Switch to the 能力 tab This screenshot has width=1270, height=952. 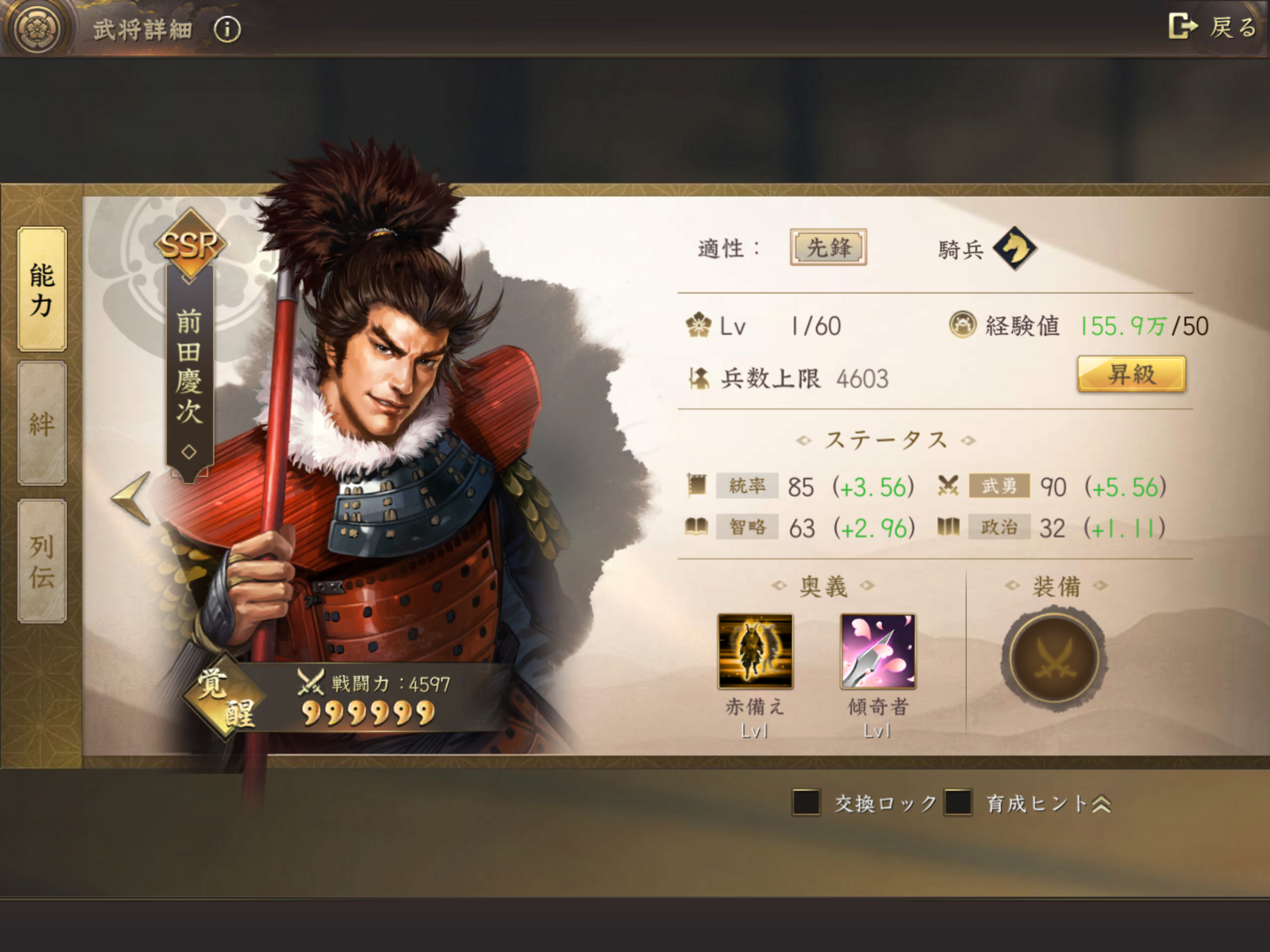pos(42,290)
